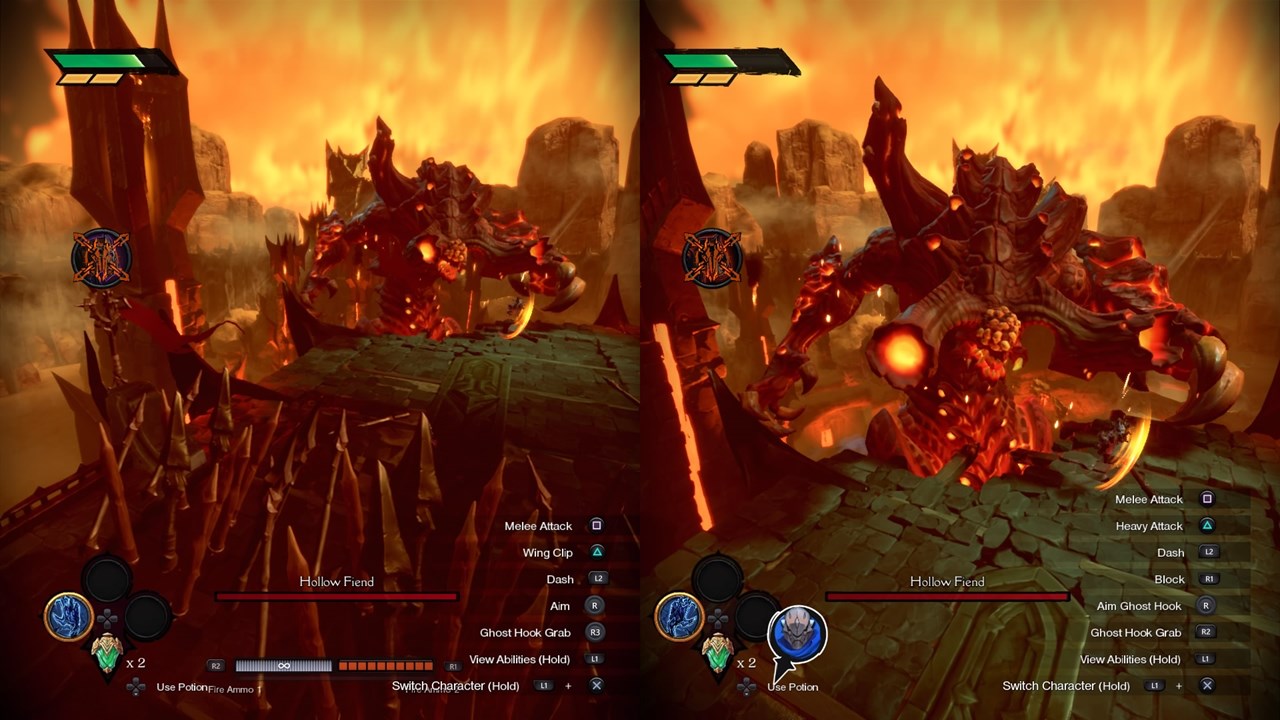Click Strife's round crossed-weapons emblem
Viewport: 1280px width, 720px height.
pyautogui.click(x=101, y=258)
